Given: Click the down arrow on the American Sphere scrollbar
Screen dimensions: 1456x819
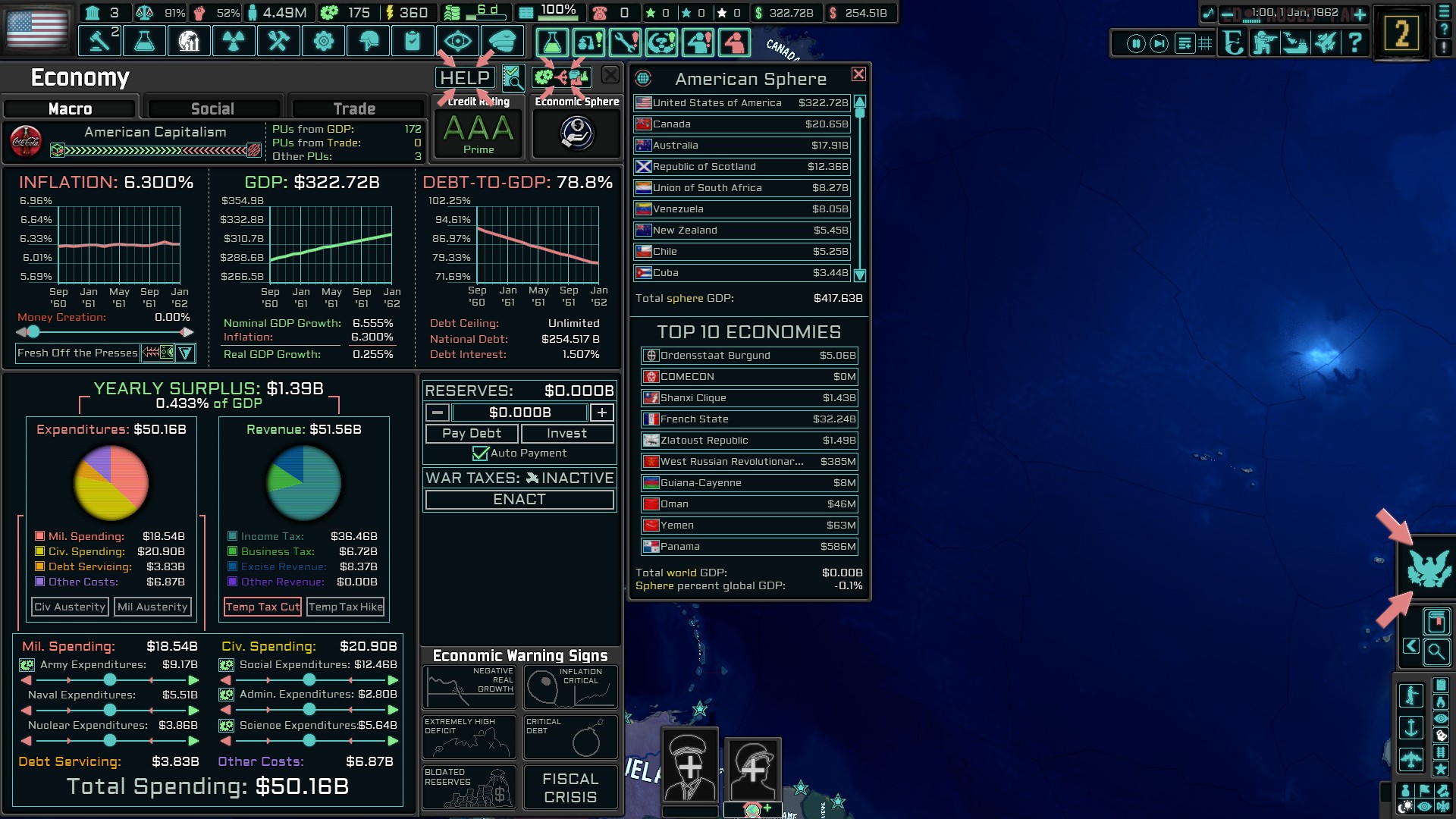Looking at the screenshot, I should tap(859, 276).
